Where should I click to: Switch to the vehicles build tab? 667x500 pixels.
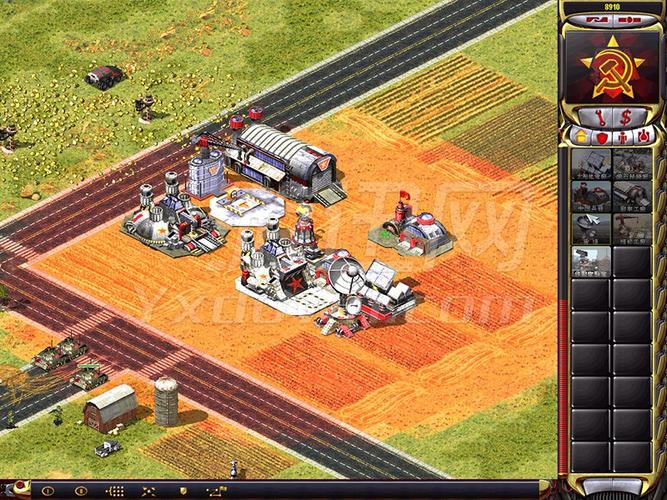coord(645,135)
